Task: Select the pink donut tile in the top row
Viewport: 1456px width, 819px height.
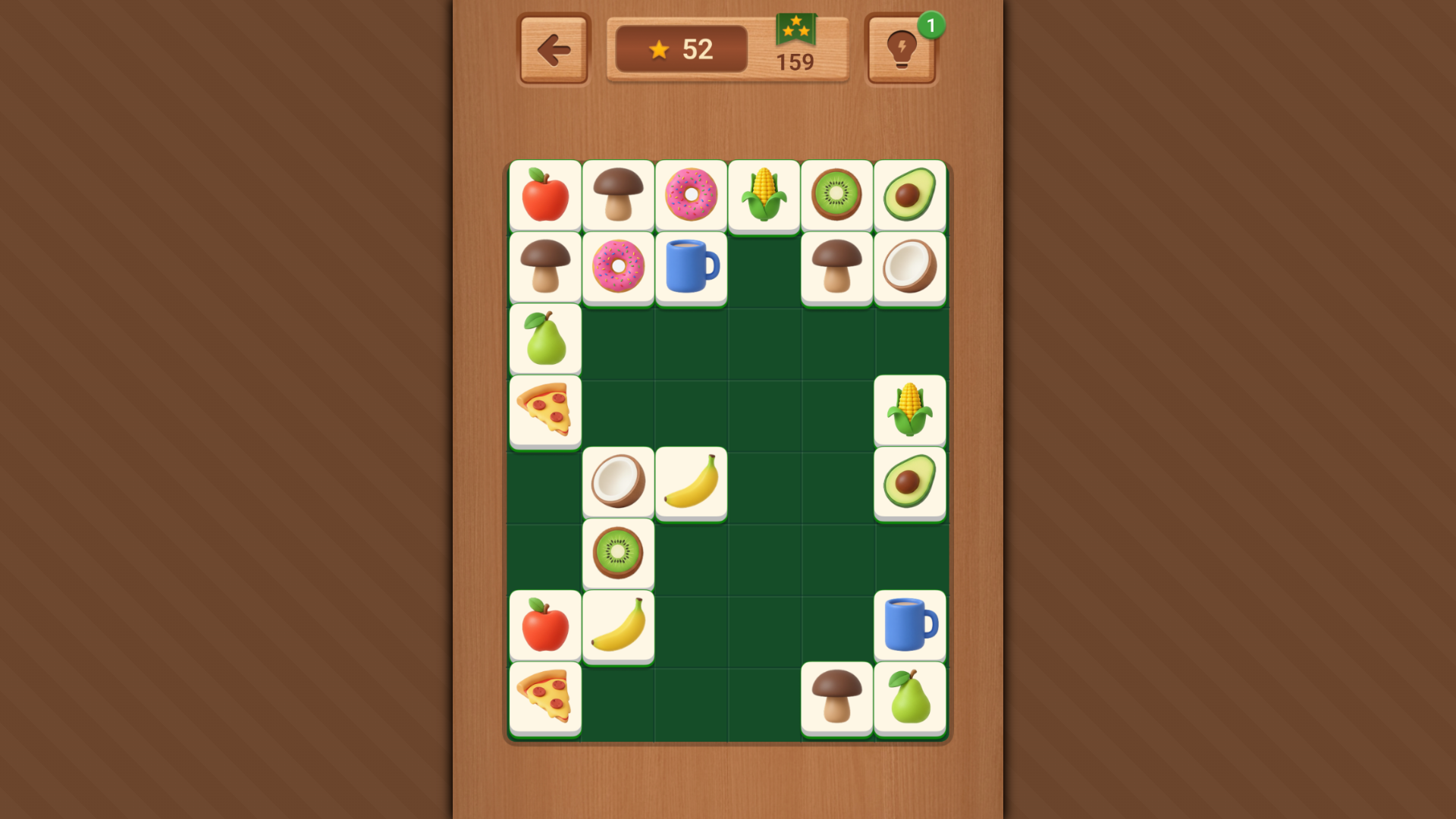Action: (x=691, y=196)
